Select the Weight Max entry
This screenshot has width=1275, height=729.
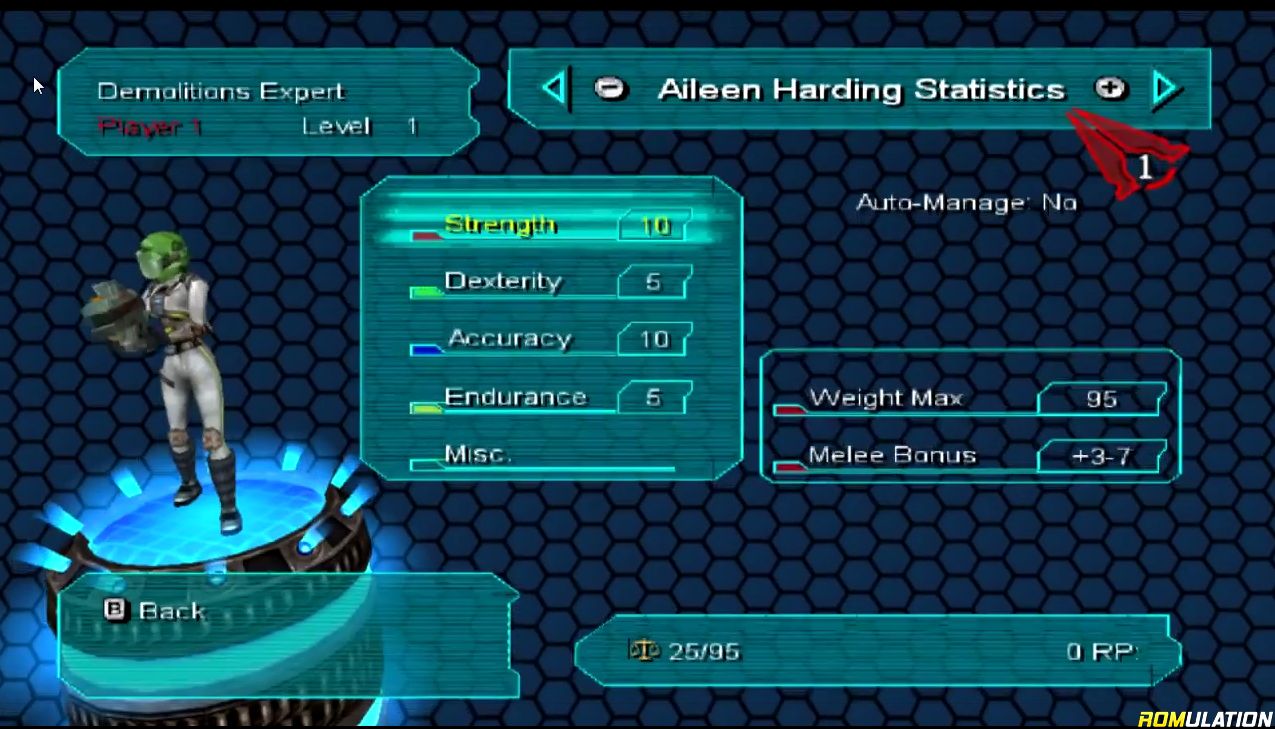point(968,398)
